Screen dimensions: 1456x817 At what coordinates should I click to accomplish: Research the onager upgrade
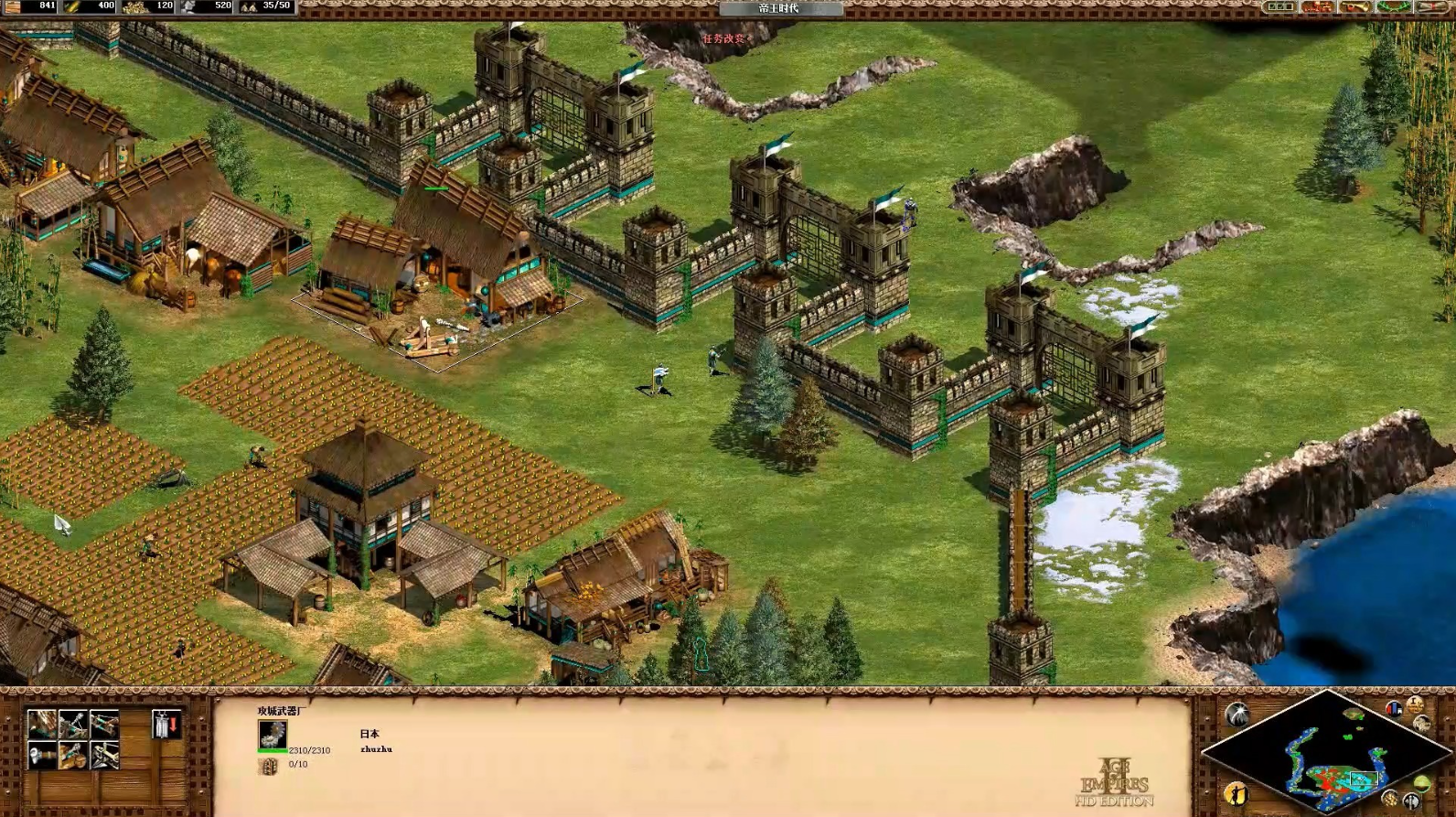point(73,756)
